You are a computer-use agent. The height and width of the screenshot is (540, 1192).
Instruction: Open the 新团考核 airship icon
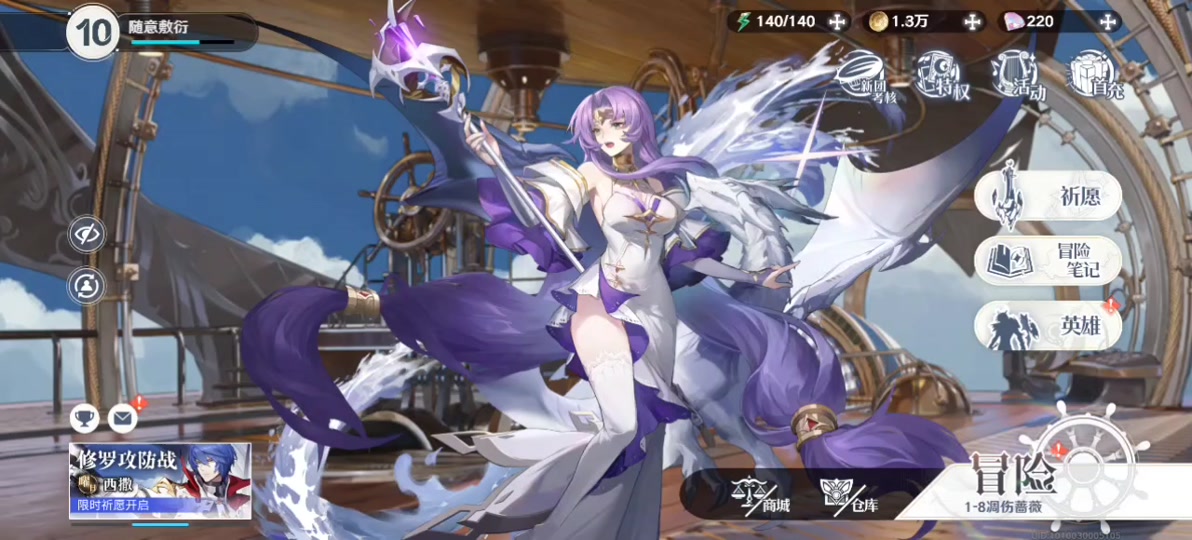click(x=866, y=74)
